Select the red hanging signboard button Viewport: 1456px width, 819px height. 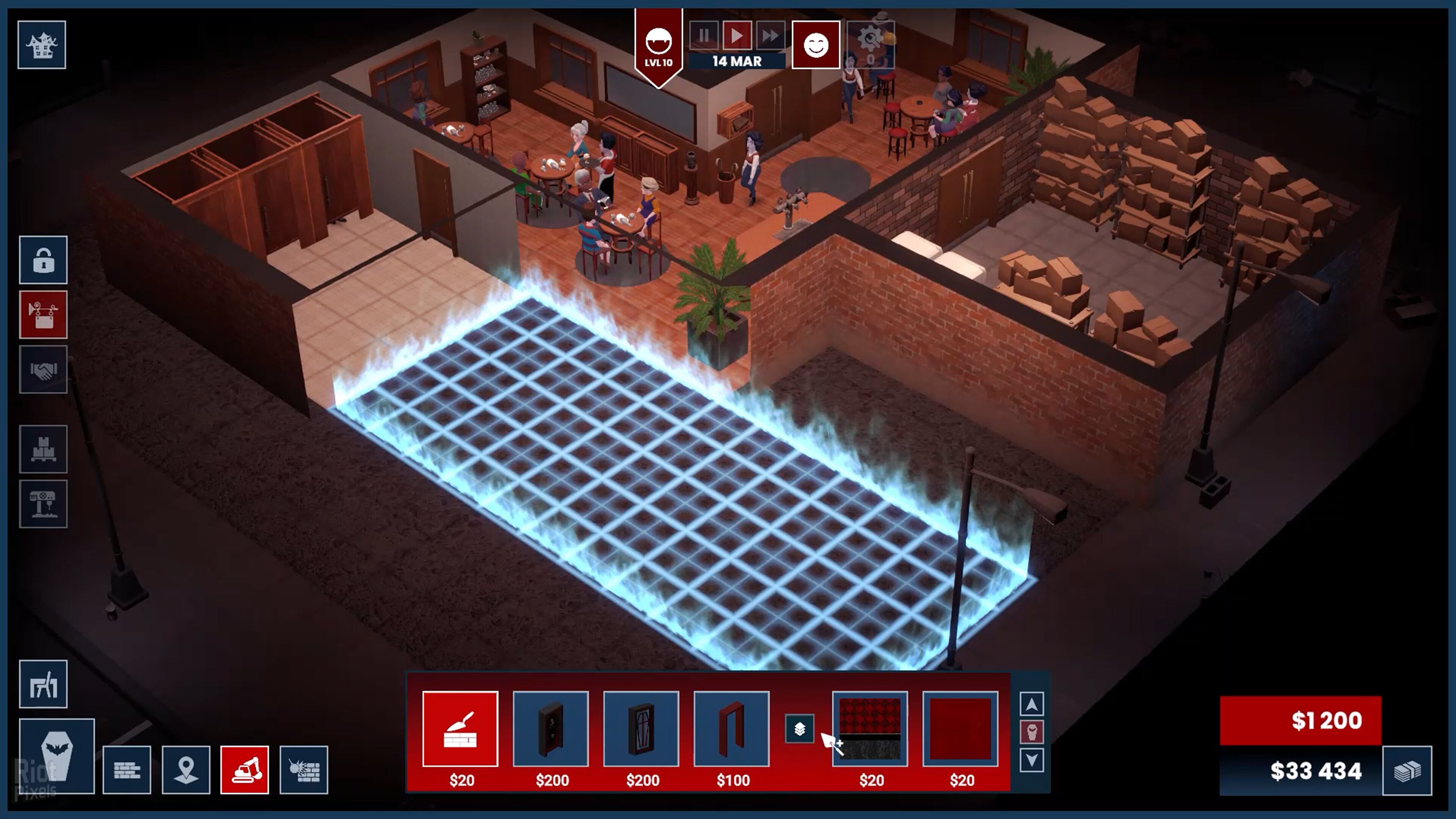tap(44, 315)
